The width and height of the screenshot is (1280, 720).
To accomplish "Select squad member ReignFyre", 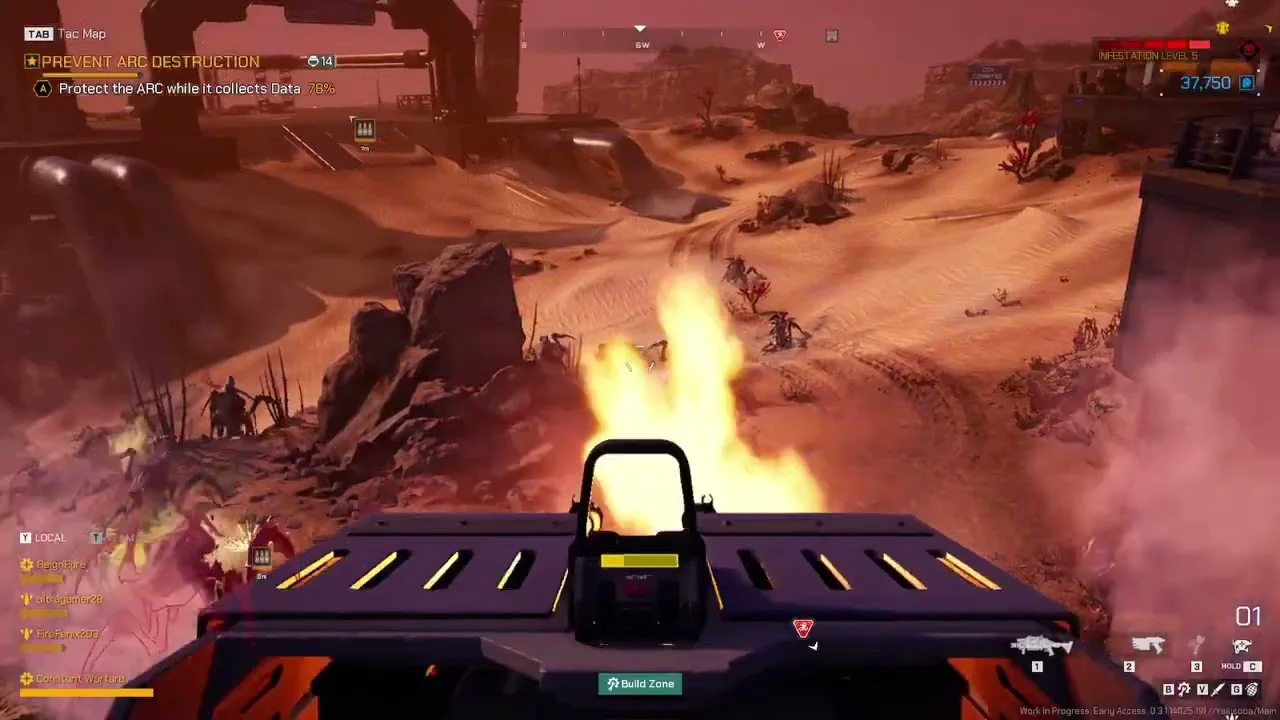I will point(61,565).
